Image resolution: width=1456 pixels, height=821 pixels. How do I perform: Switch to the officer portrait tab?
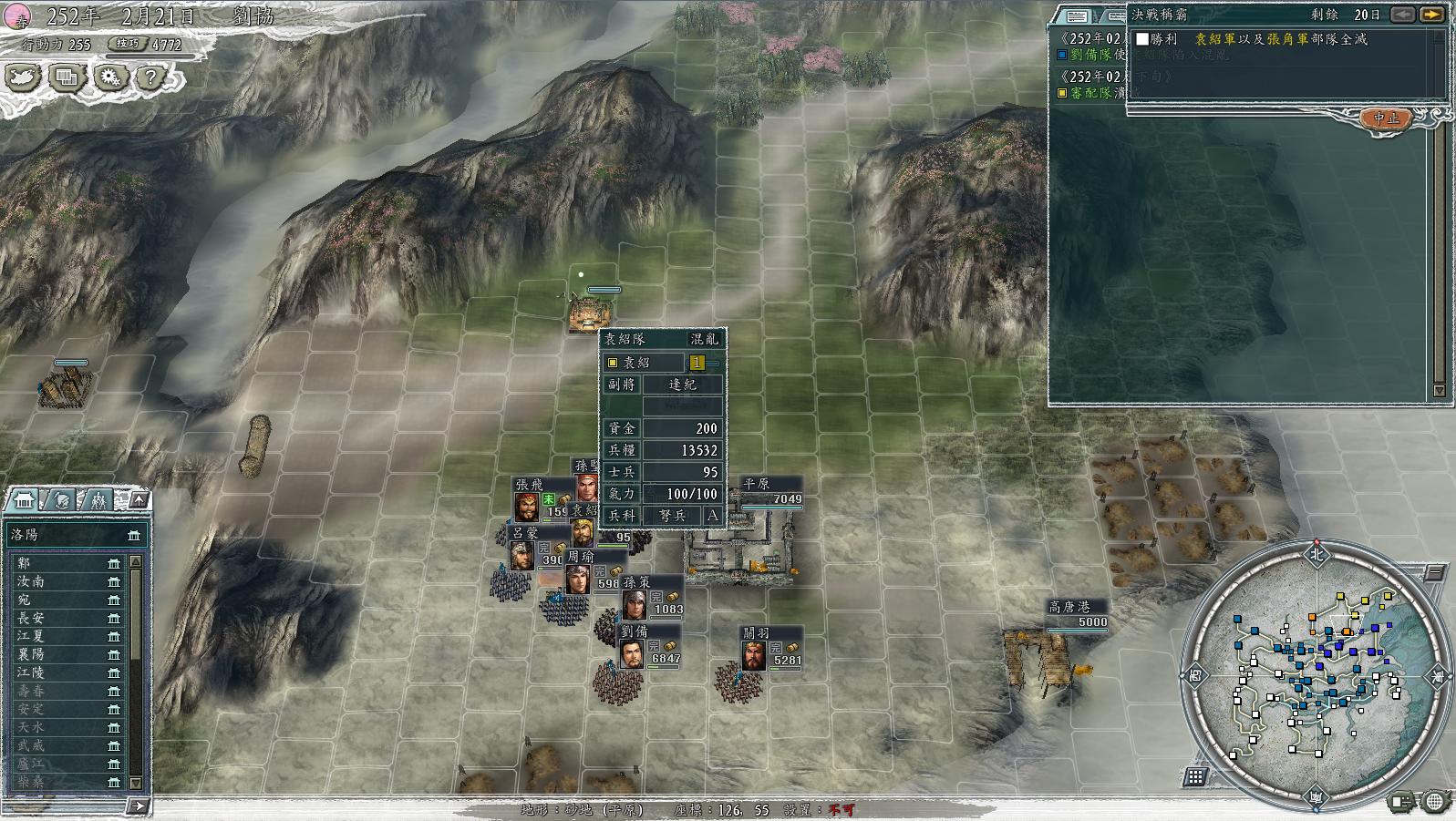(61, 500)
